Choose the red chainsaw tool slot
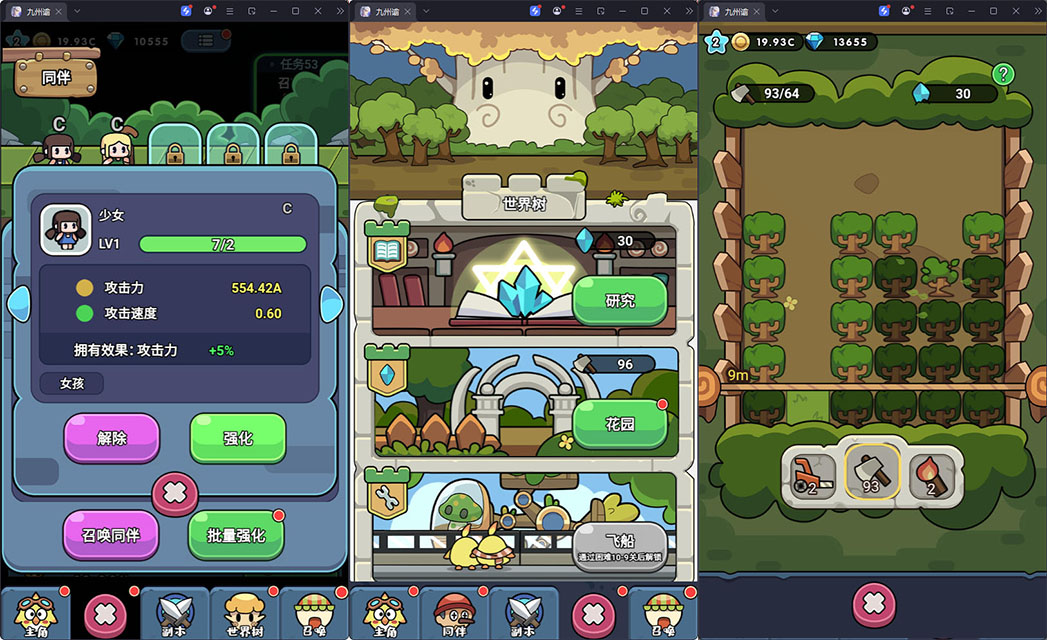This screenshot has height=640, width=1047. click(814, 471)
